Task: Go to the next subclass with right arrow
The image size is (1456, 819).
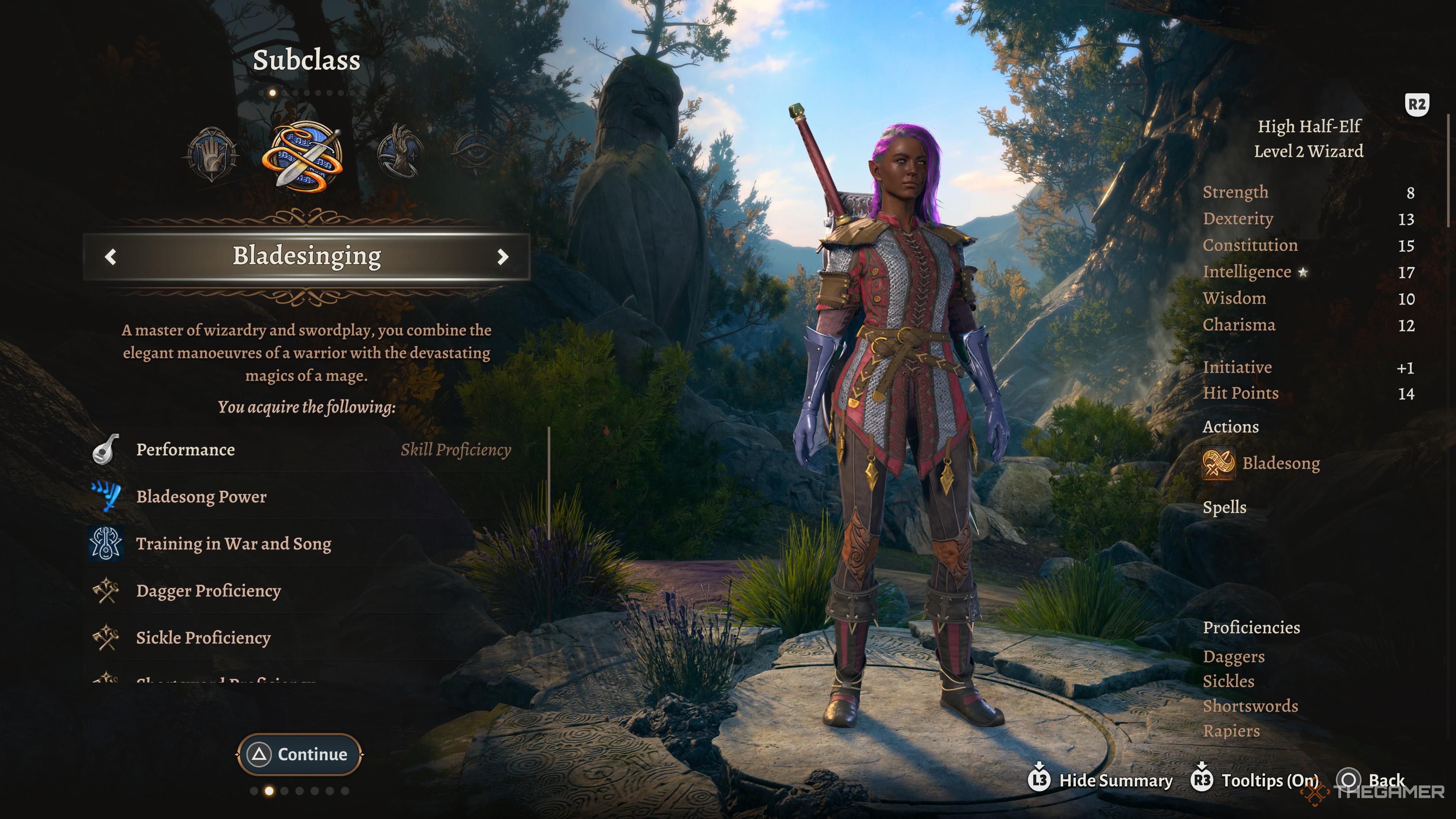Action: coord(502,257)
